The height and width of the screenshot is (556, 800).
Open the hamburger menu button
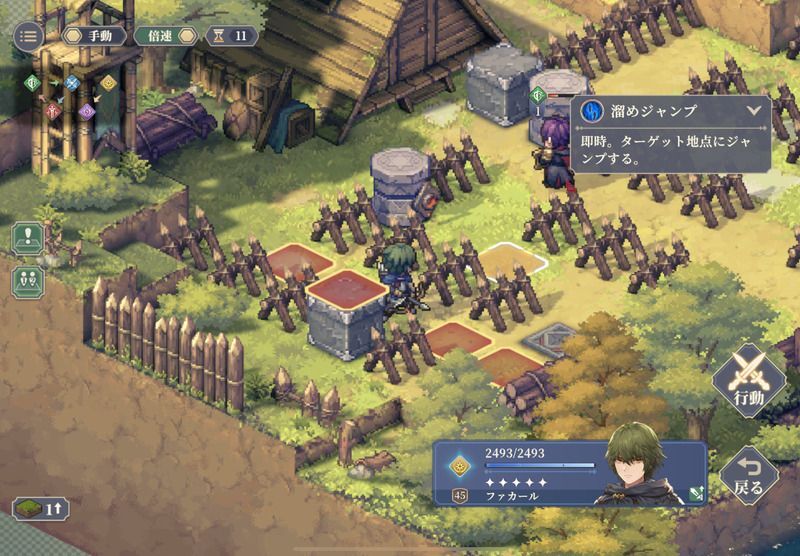pyautogui.click(x=27, y=36)
